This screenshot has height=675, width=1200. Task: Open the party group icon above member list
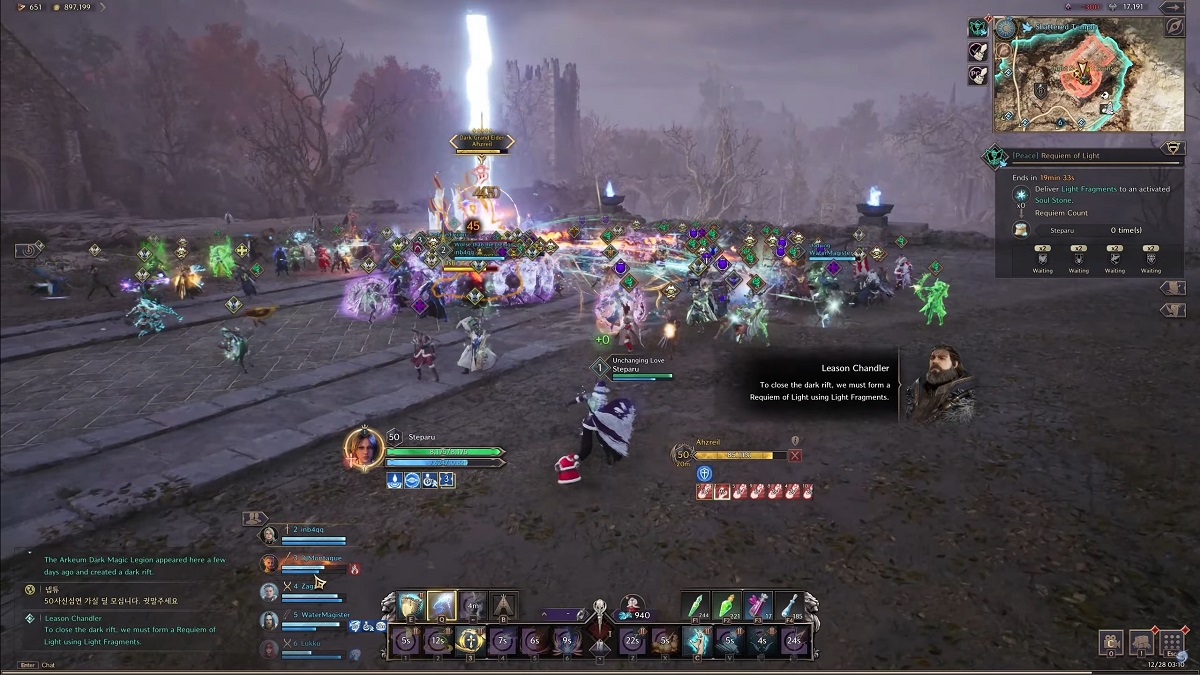[x=254, y=518]
